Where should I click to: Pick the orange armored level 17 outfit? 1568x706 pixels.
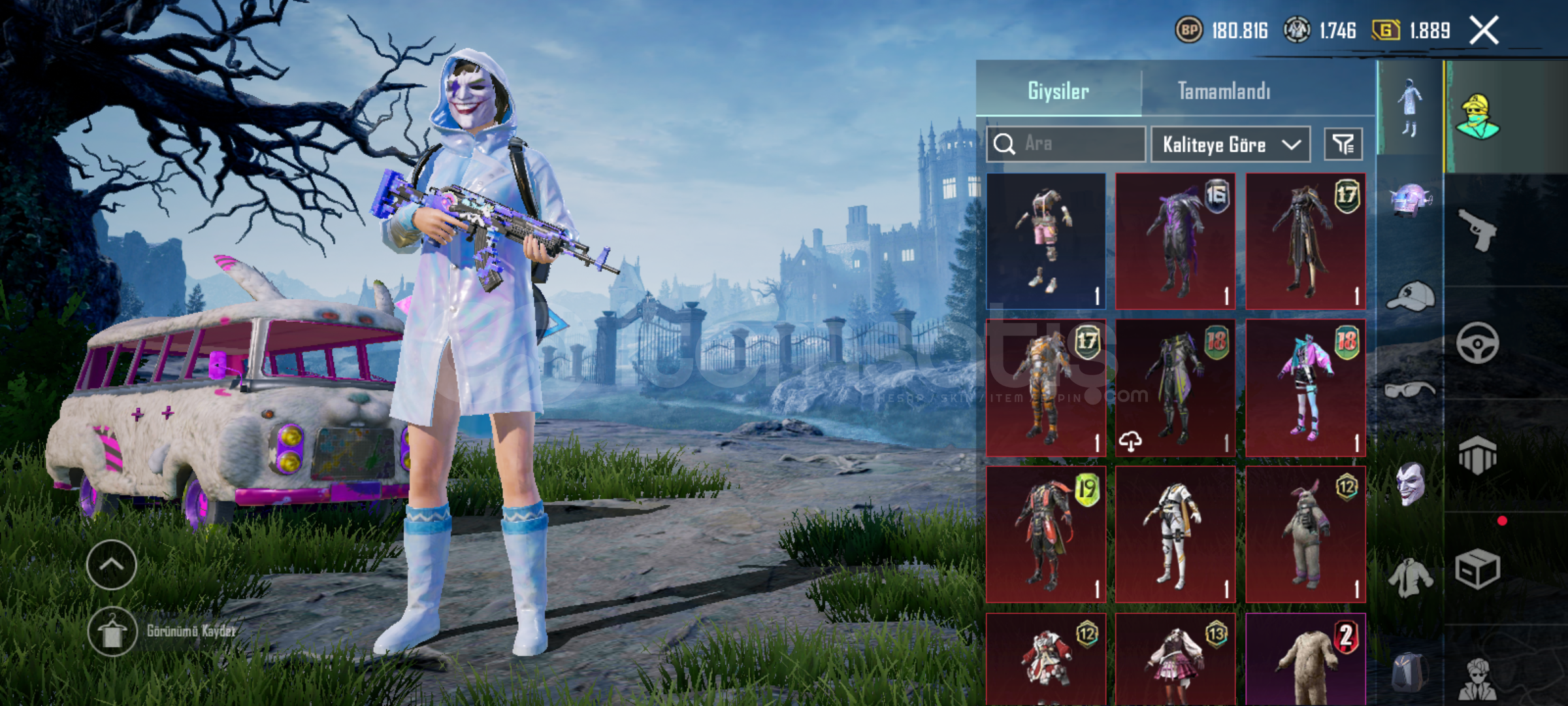[x=1046, y=388]
